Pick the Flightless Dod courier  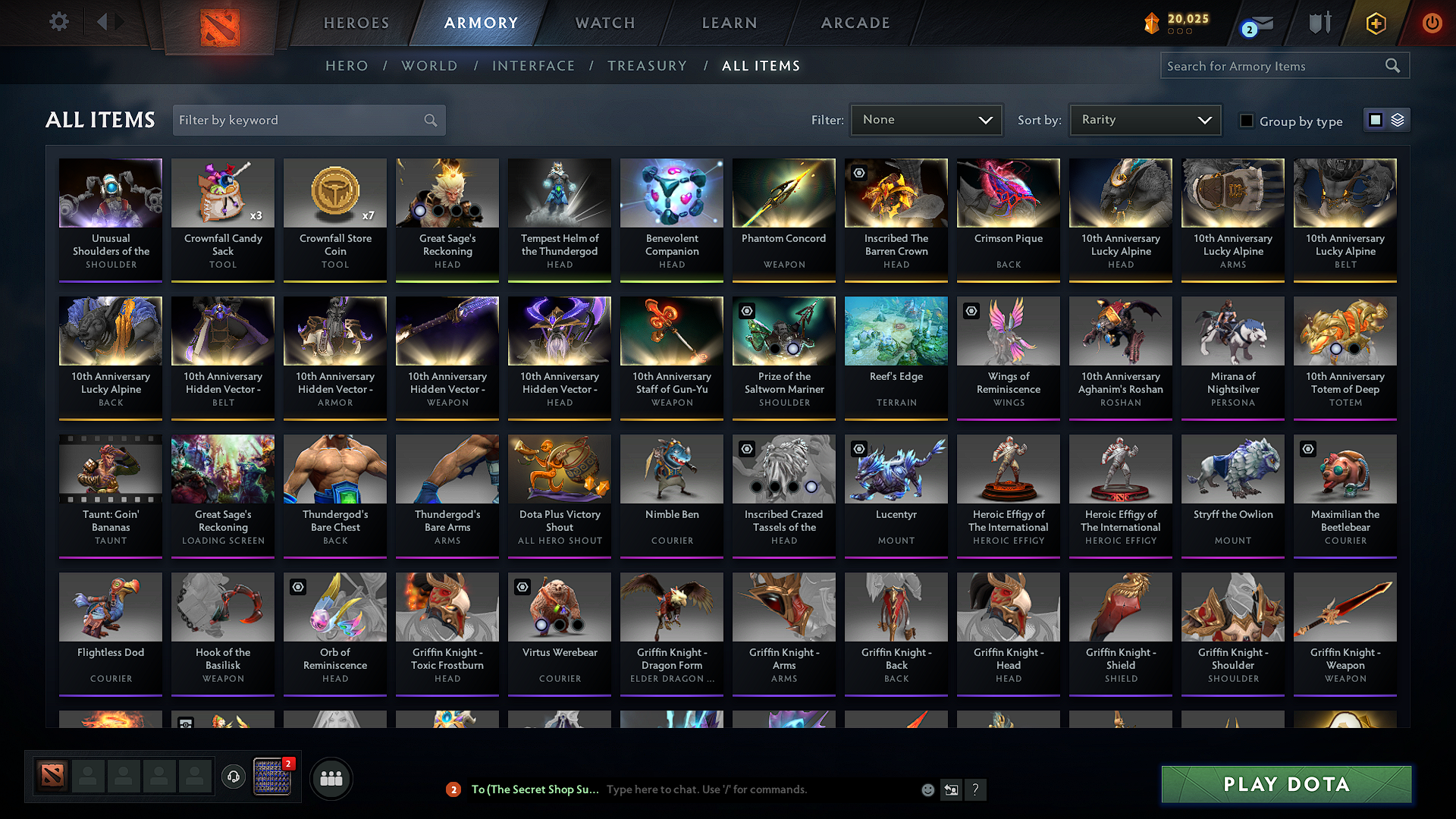click(x=111, y=632)
